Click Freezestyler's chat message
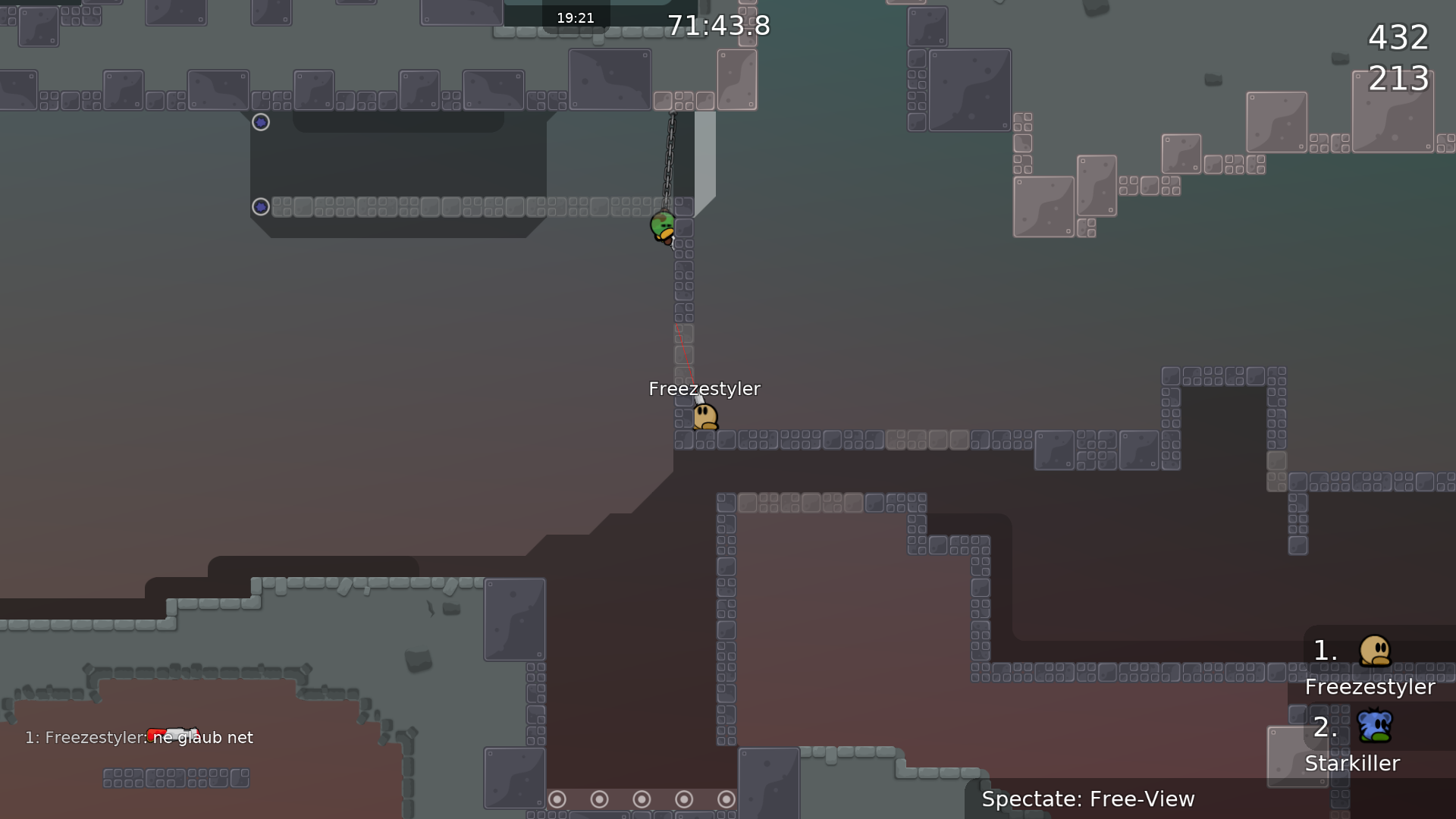 [140, 737]
